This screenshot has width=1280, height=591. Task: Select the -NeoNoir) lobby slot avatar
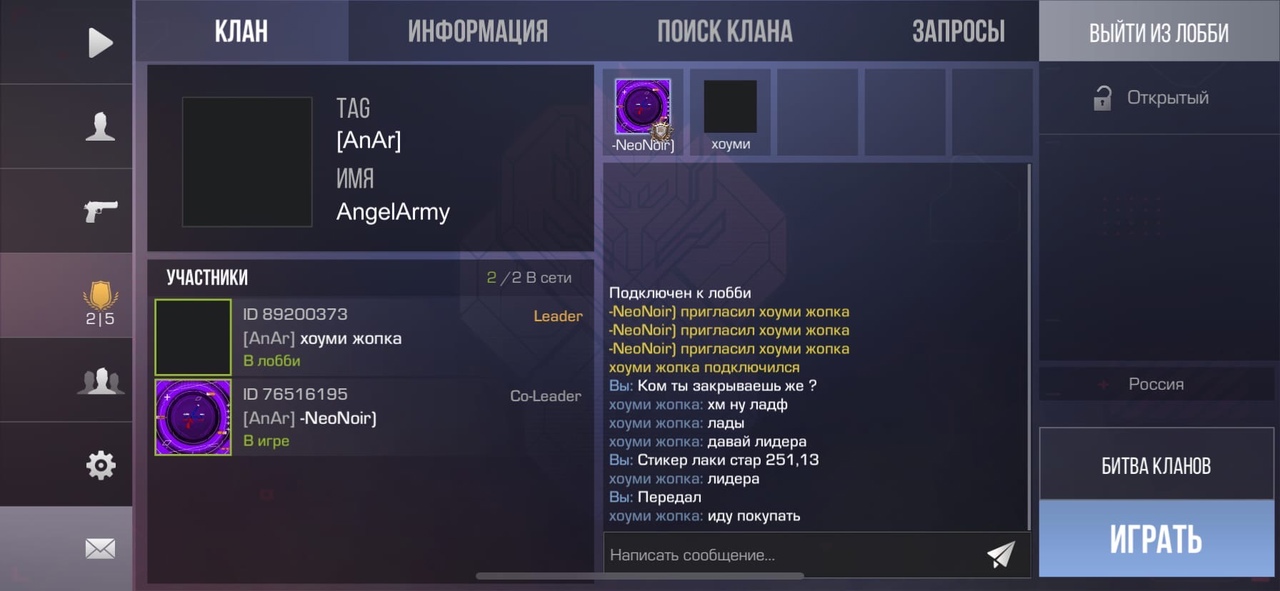tap(642, 108)
